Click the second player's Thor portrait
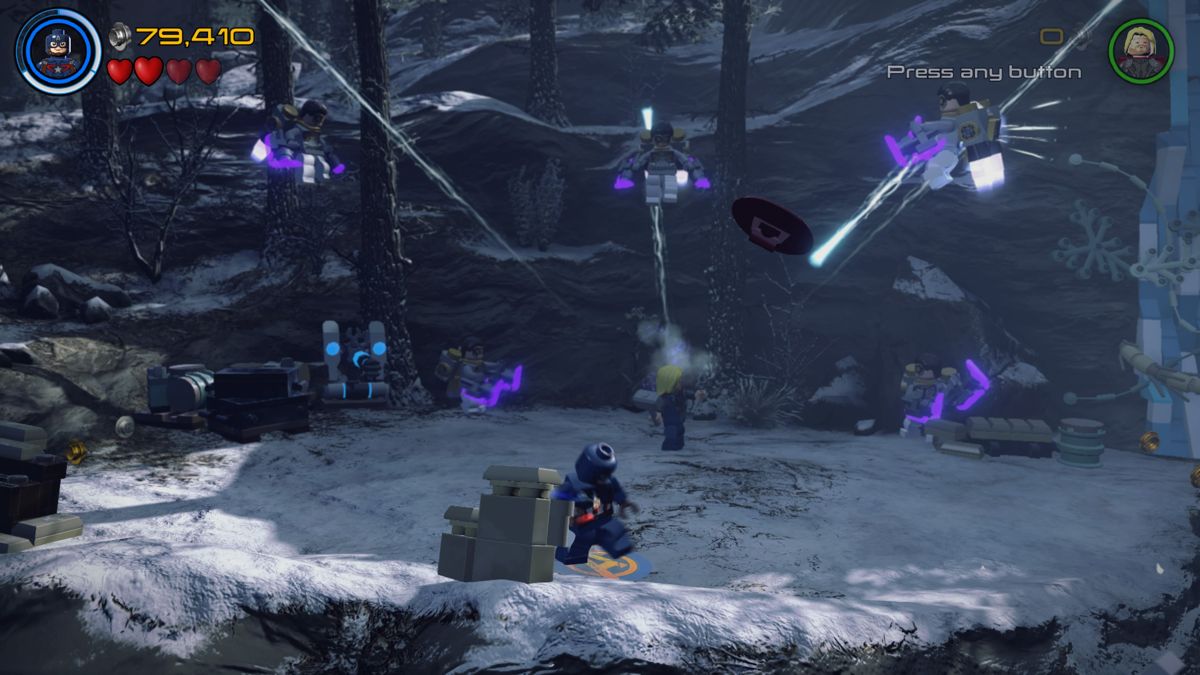Viewport: 1200px width, 675px height. click(1140, 50)
